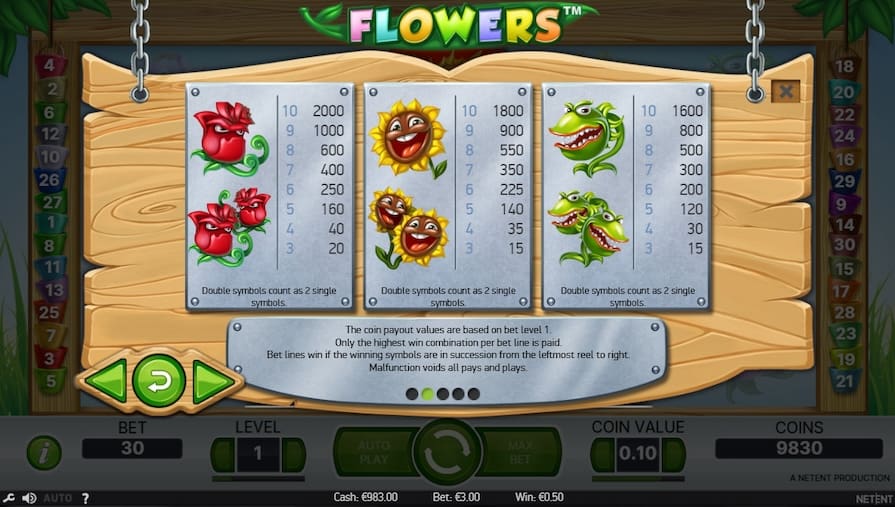Go to the previous paytable page
Viewport: 895px width, 507px height.
[x=105, y=381]
